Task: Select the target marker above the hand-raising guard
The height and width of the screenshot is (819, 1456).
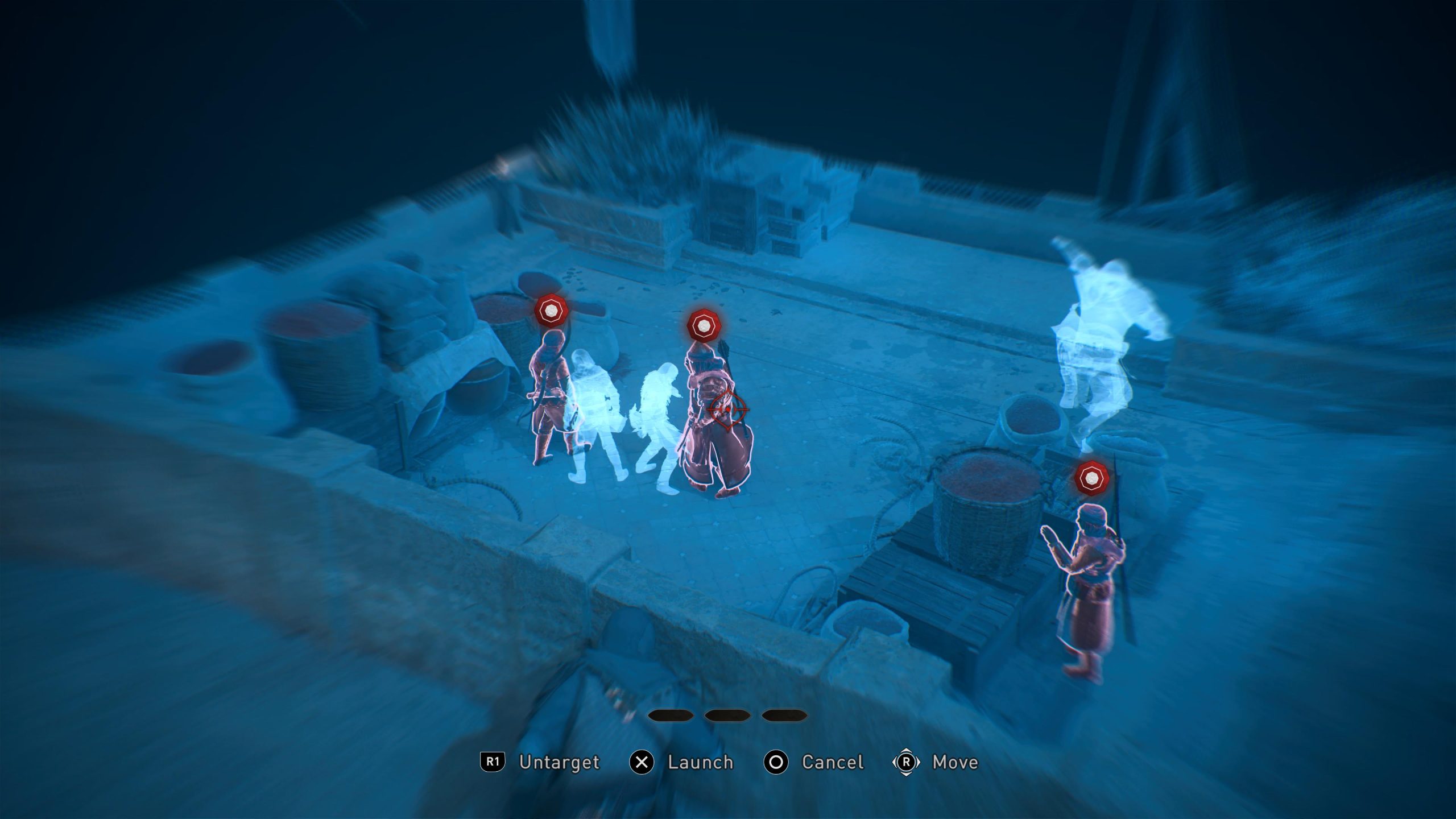Action: point(1090,479)
